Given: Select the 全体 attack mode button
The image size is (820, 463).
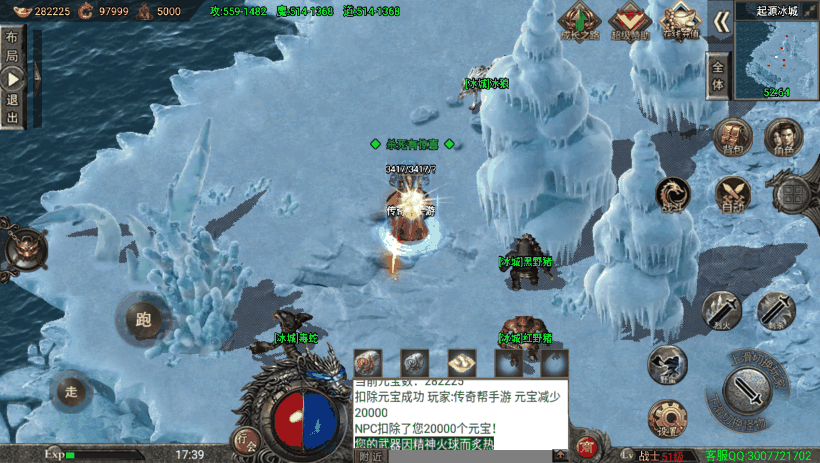Looking at the screenshot, I should click(x=718, y=78).
